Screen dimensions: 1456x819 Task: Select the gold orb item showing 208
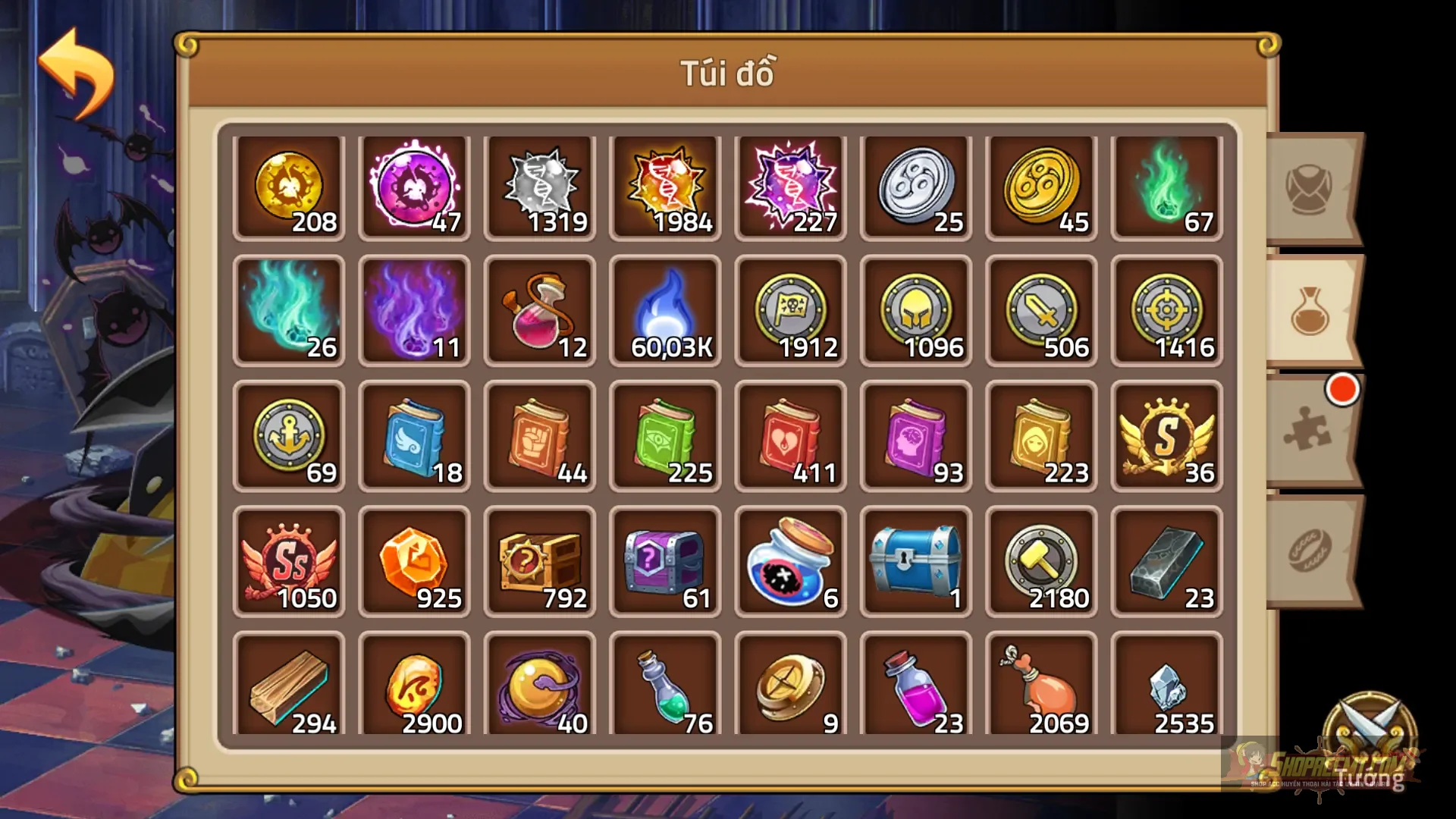tap(290, 184)
